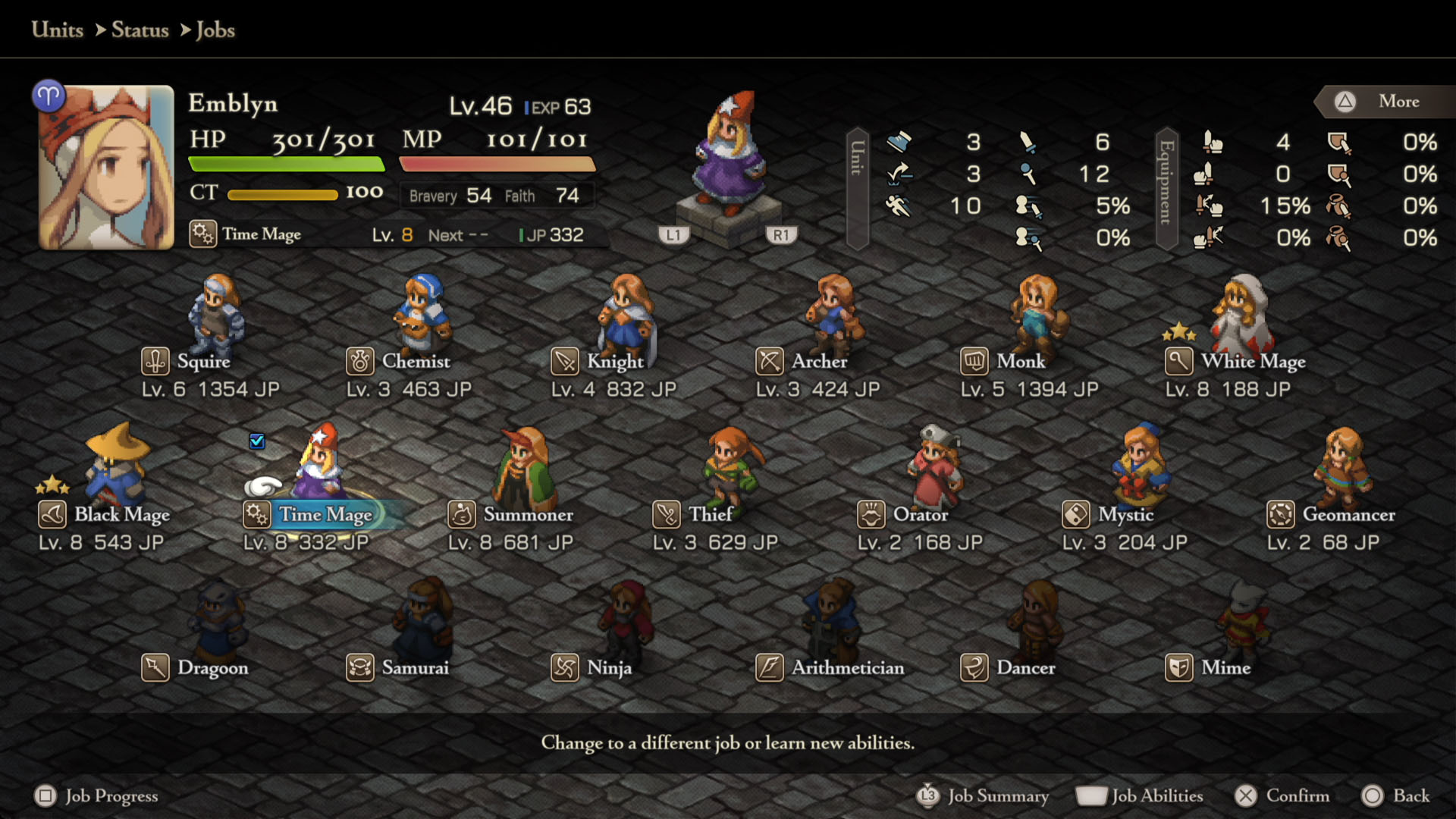Select the locked Dragoon job
Image resolution: width=1456 pixels, height=819 pixels.
212,668
